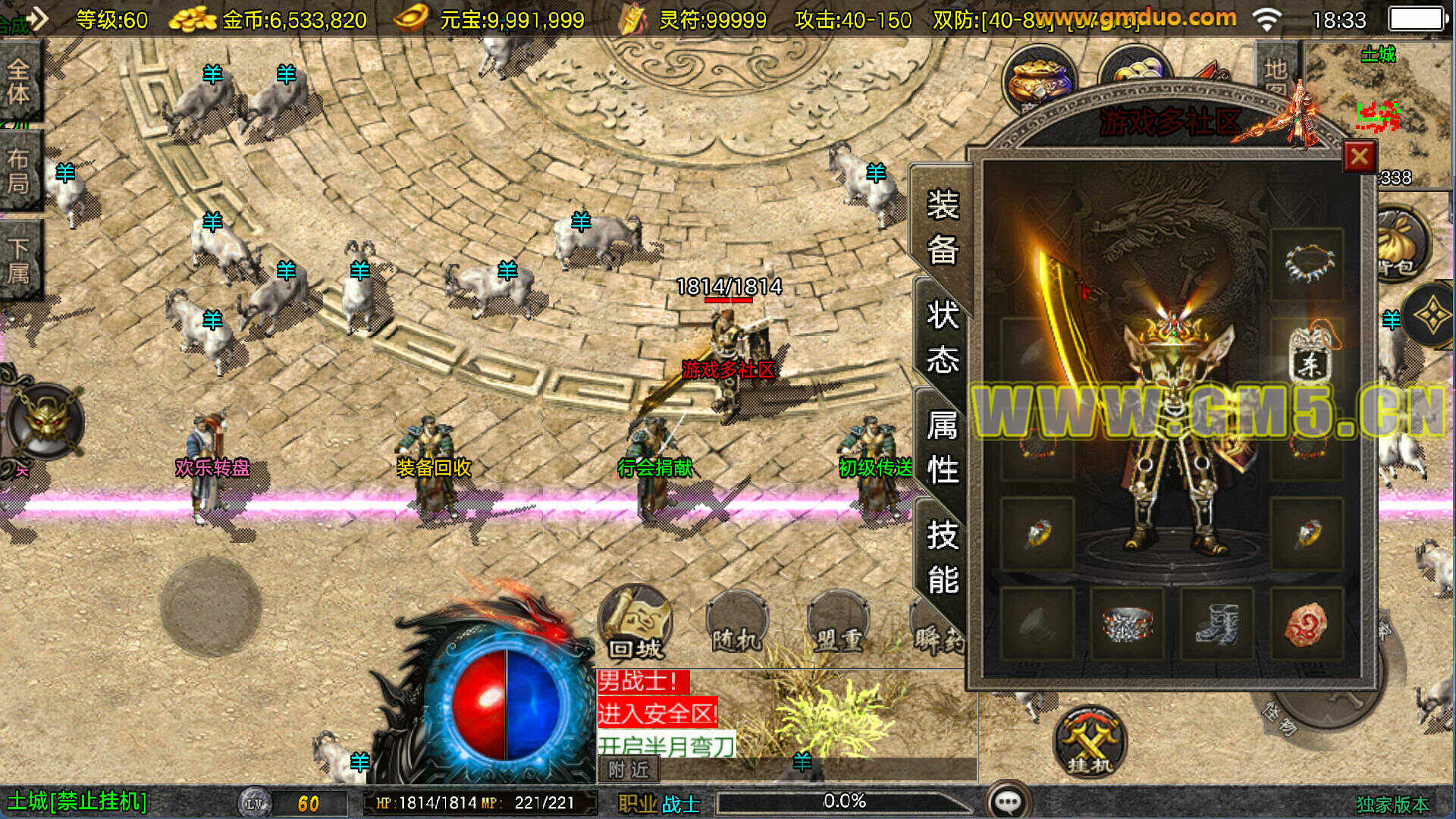Use the 回城 return-to-town scroll
This screenshot has height=819, width=1456.
pos(635,622)
